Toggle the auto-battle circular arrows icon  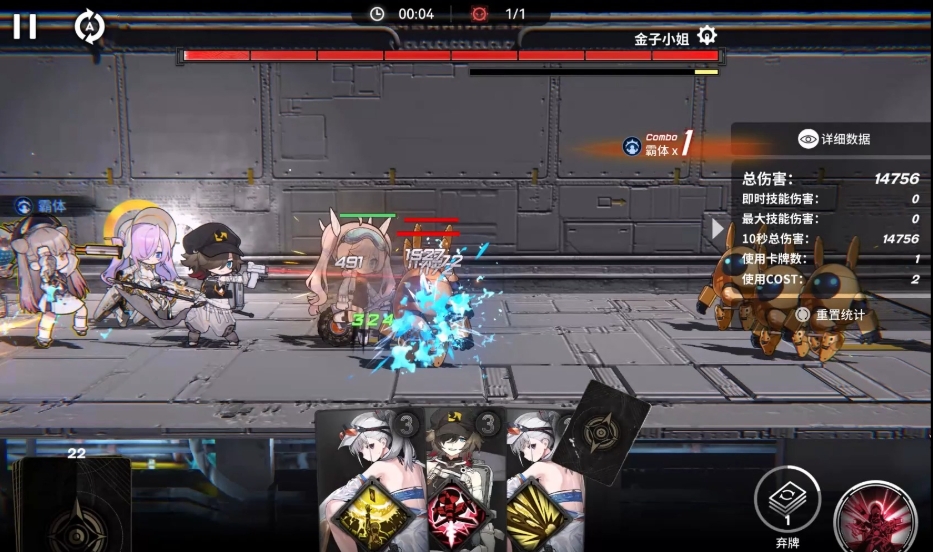(x=89, y=27)
